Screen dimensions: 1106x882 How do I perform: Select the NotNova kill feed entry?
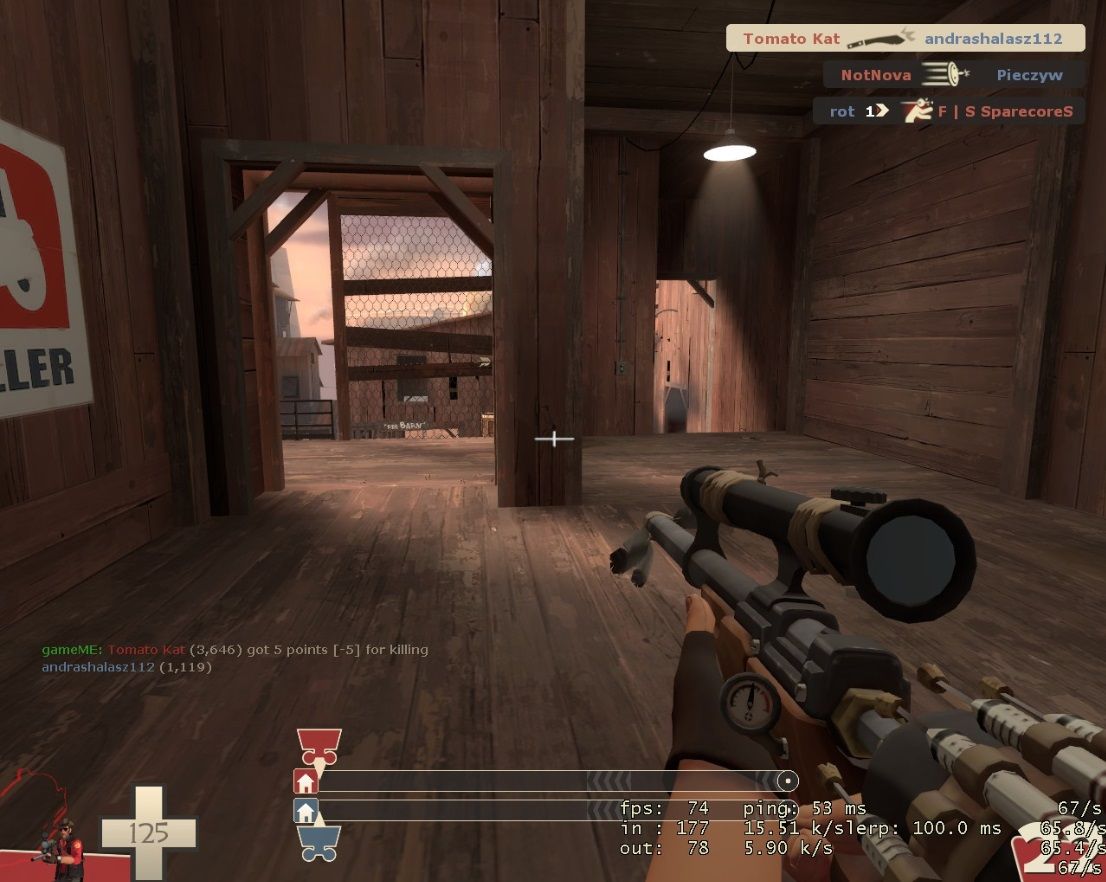coord(951,75)
